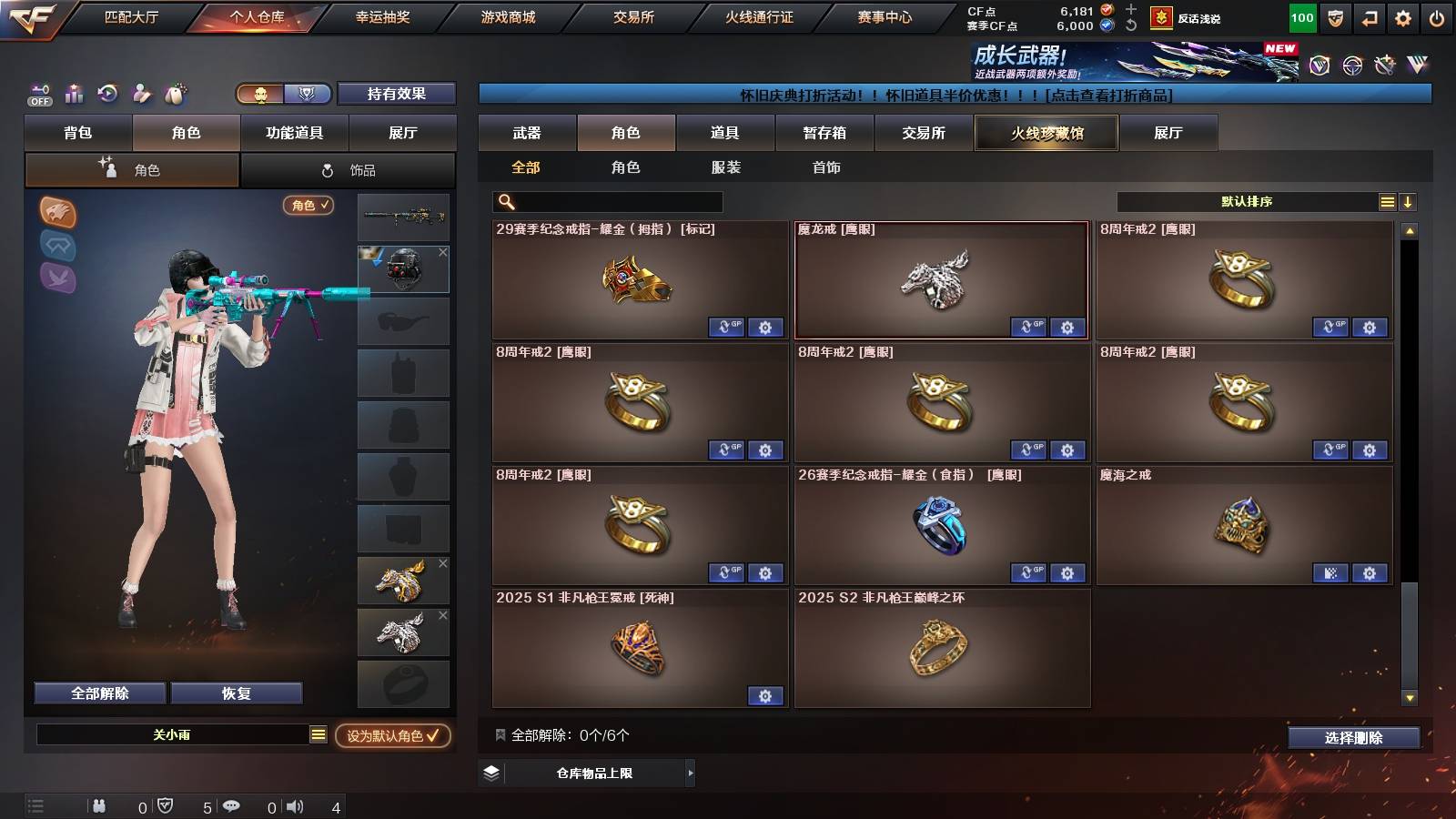Toggle the OFF key switch in the left panel
The height and width of the screenshot is (819, 1456).
point(38,94)
